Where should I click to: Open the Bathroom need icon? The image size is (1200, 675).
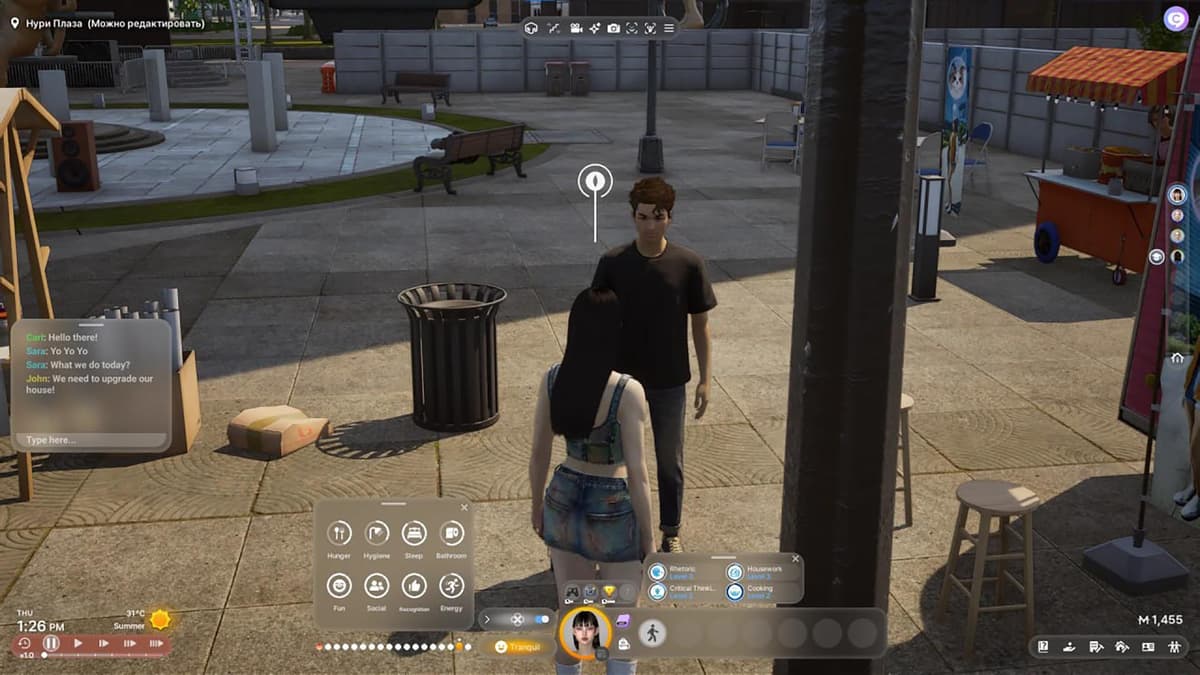pyautogui.click(x=451, y=533)
